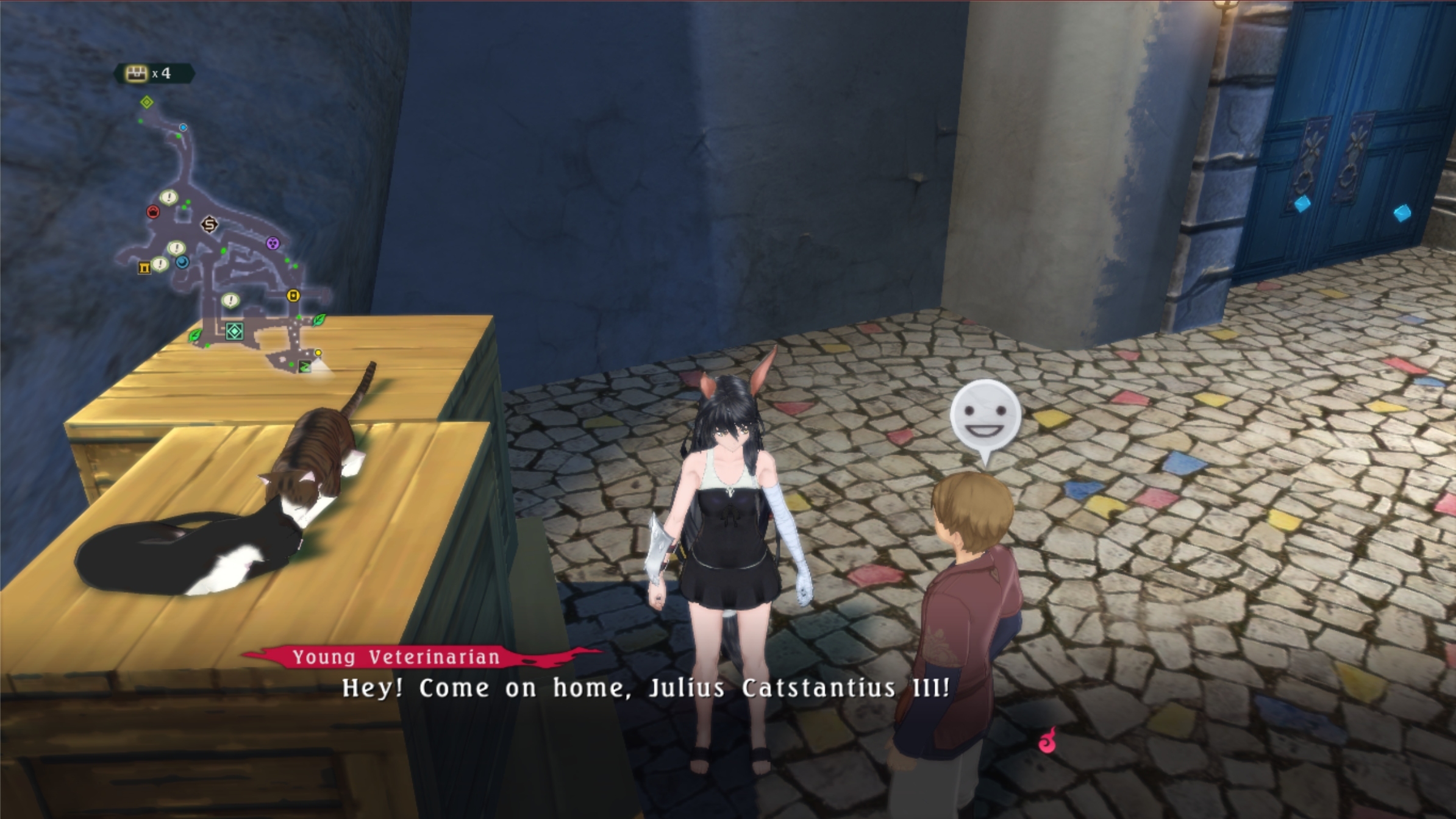
Task: Click the yellow circular map marker
Action: click(293, 296)
